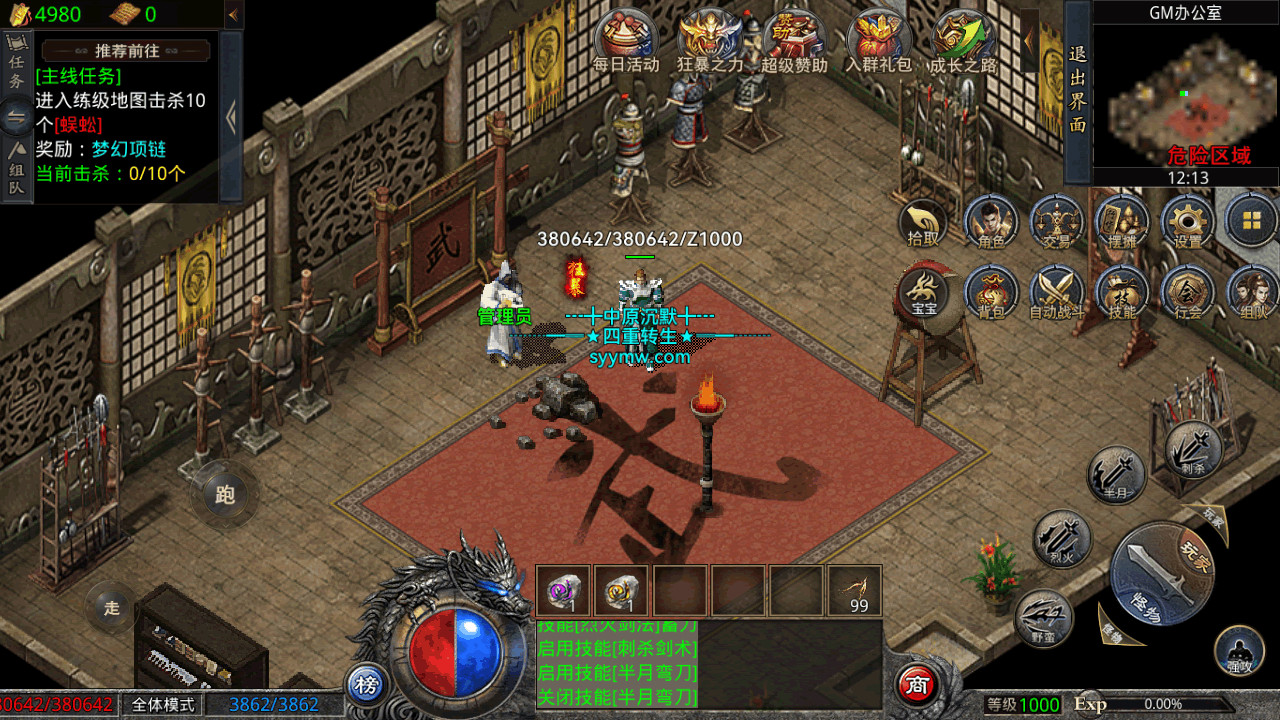Open the 角色 character sheet
The height and width of the screenshot is (720, 1280).
click(991, 221)
